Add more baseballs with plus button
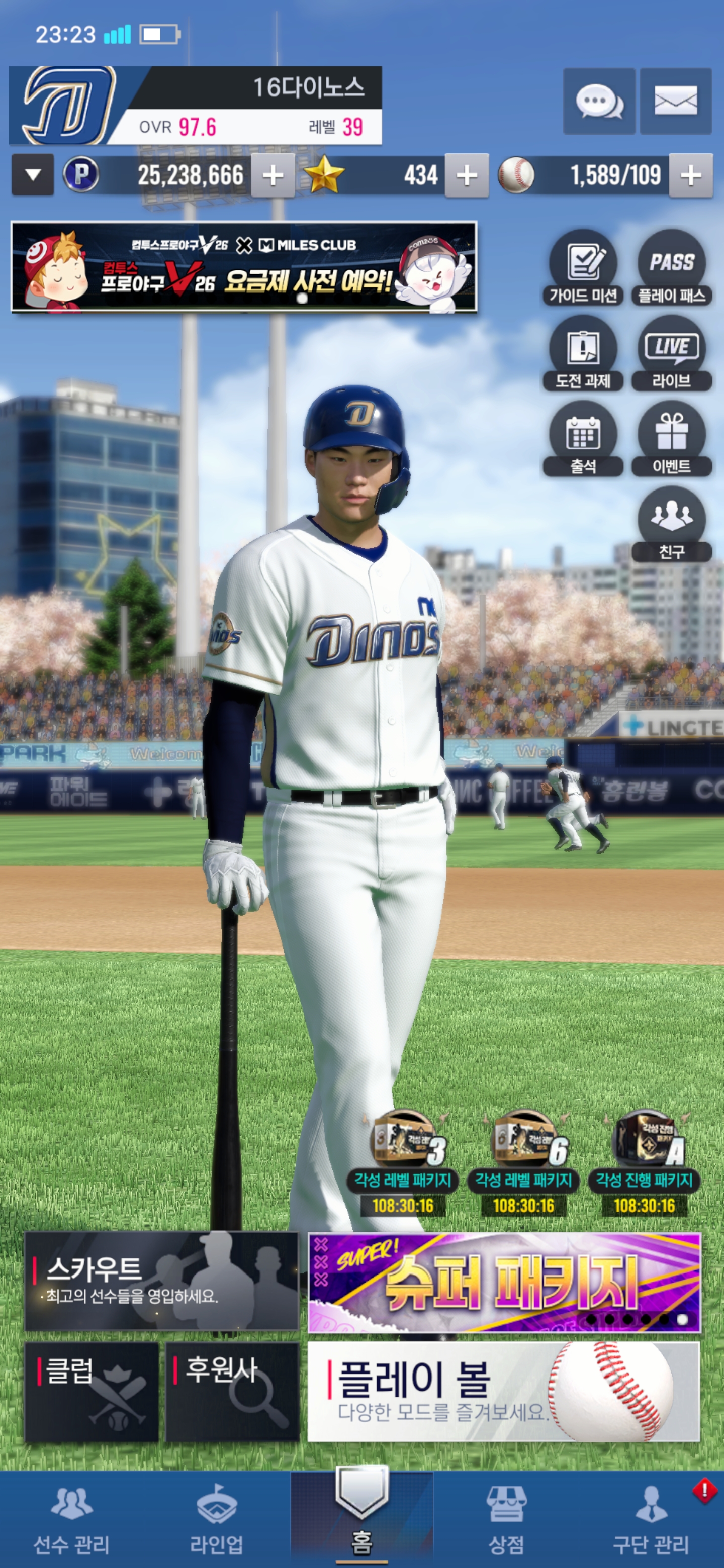724x1568 pixels. click(690, 176)
